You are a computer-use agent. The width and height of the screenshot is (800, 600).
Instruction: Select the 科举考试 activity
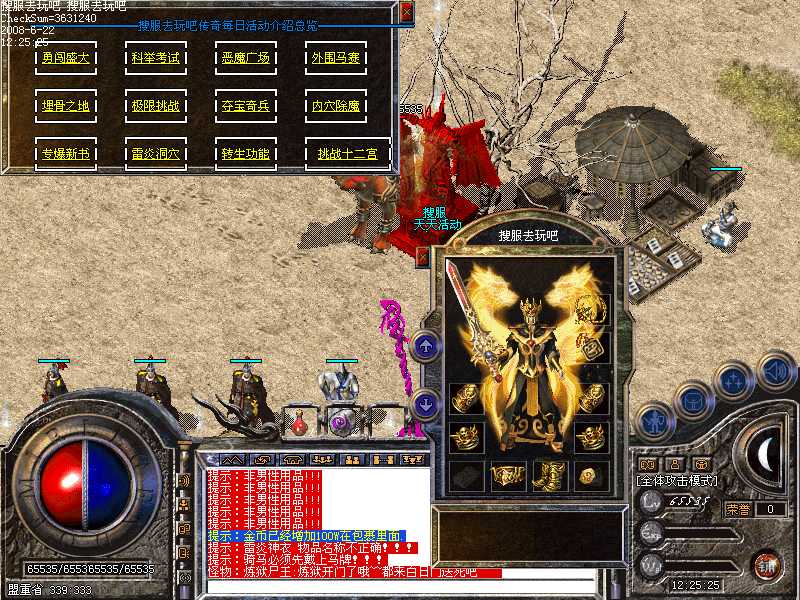[155, 58]
